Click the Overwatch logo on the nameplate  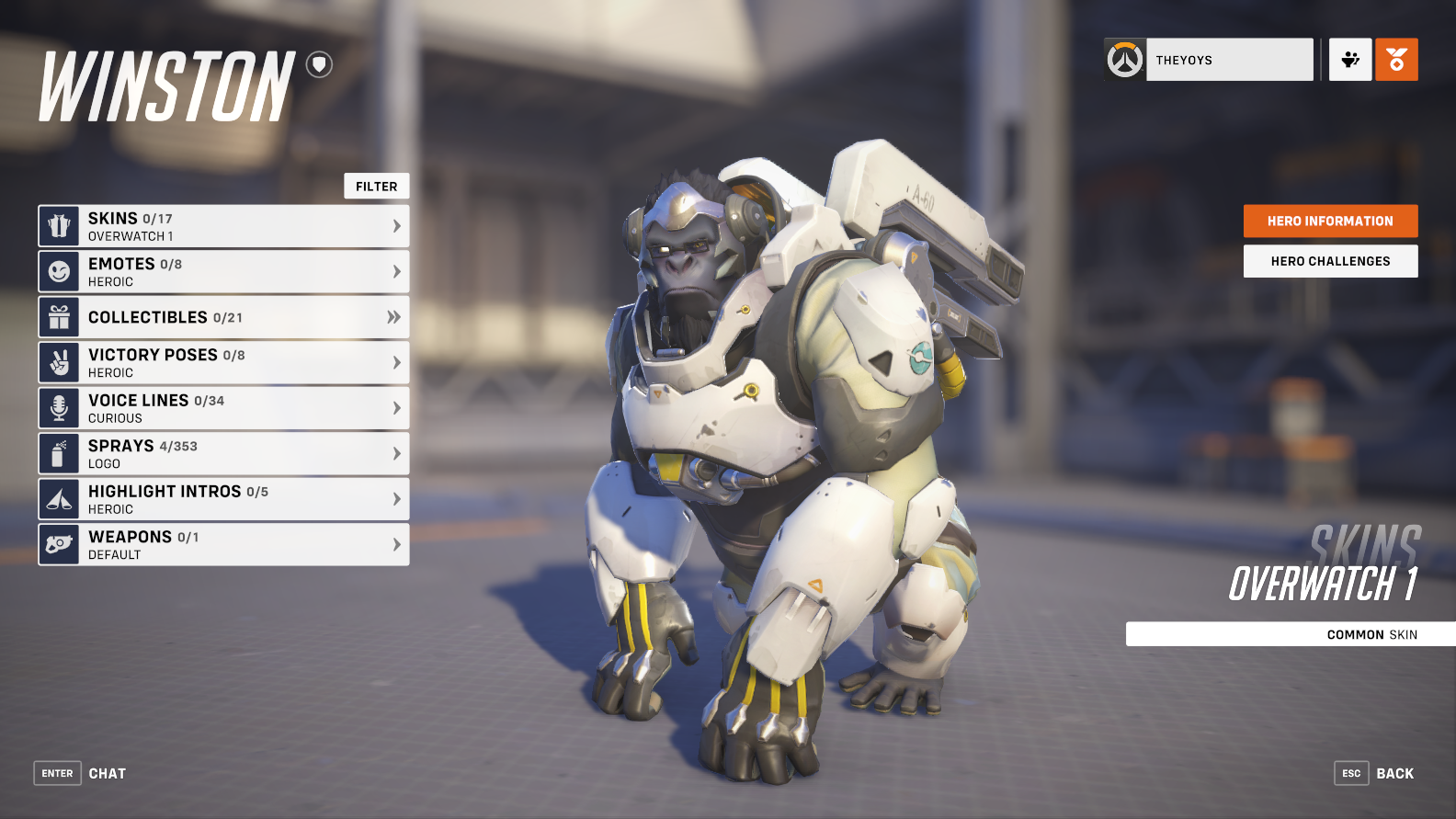point(1124,59)
